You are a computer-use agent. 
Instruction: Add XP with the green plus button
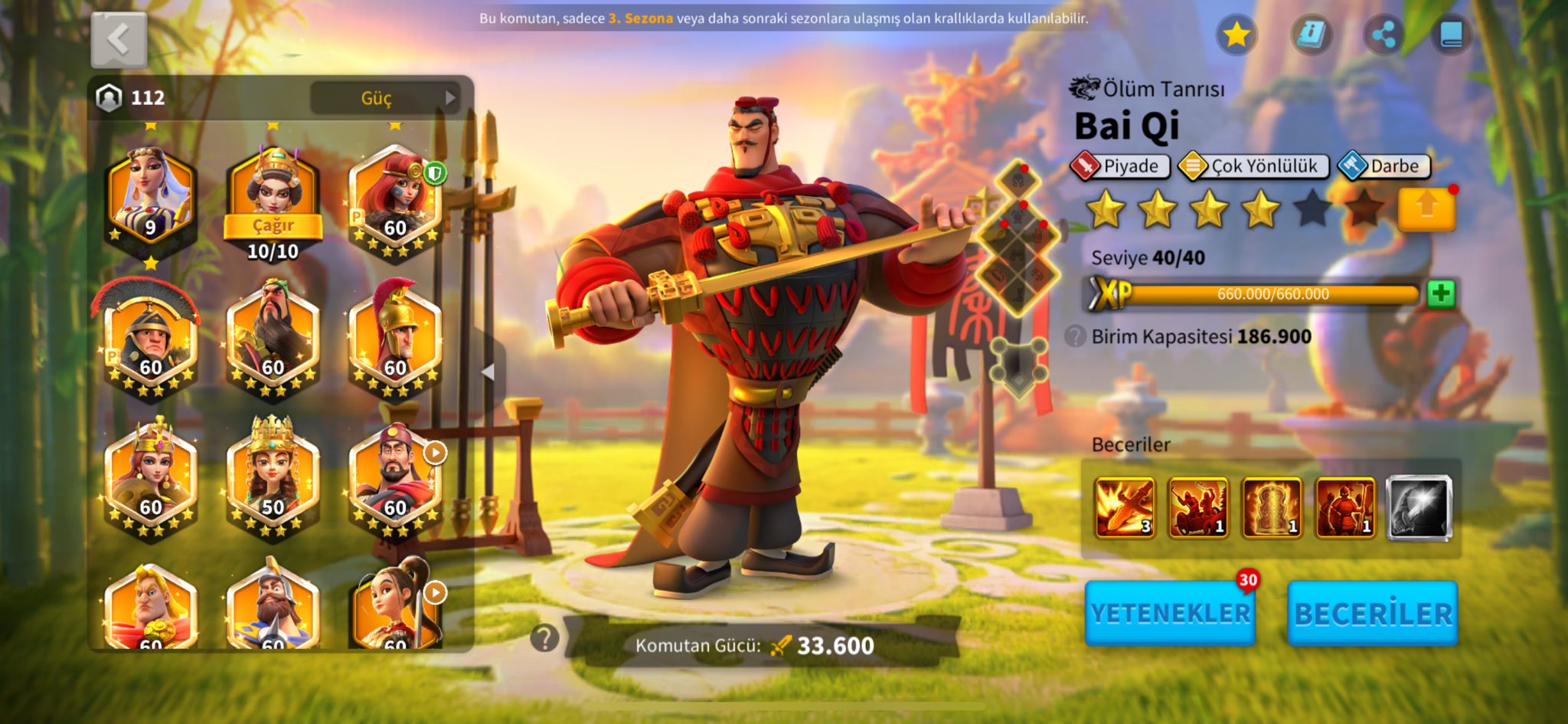click(x=1440, y=294)
